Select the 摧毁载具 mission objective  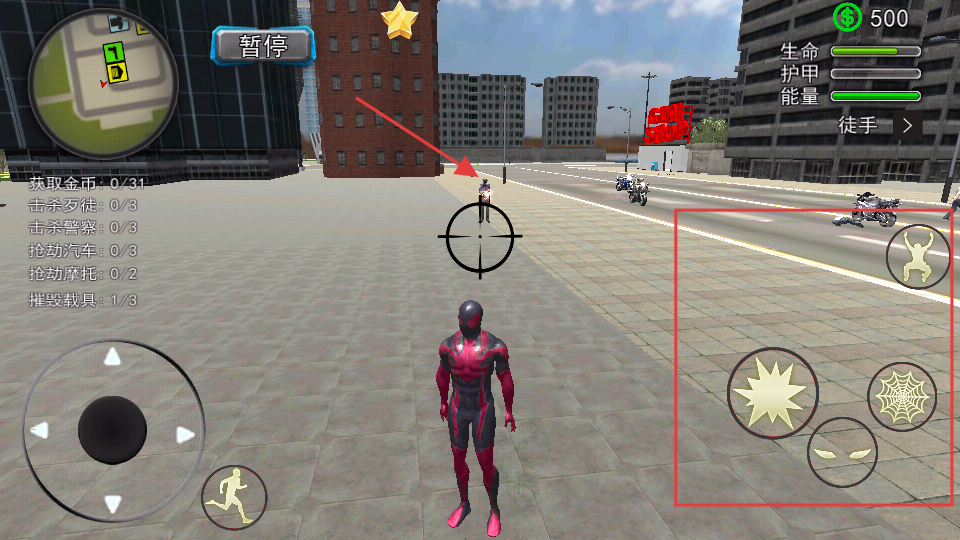(x=83, y=299)
